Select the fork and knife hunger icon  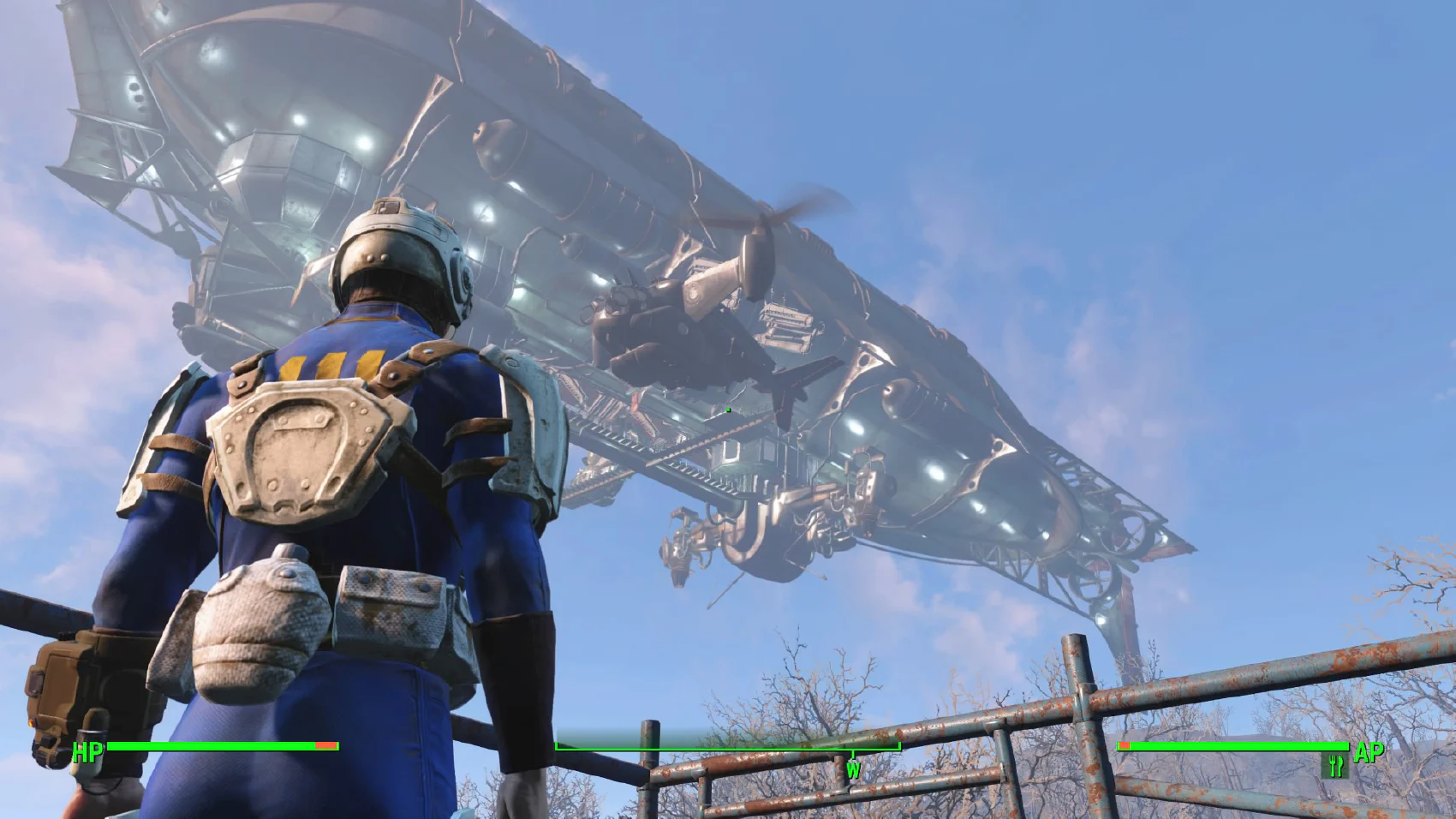point(1335,765)
